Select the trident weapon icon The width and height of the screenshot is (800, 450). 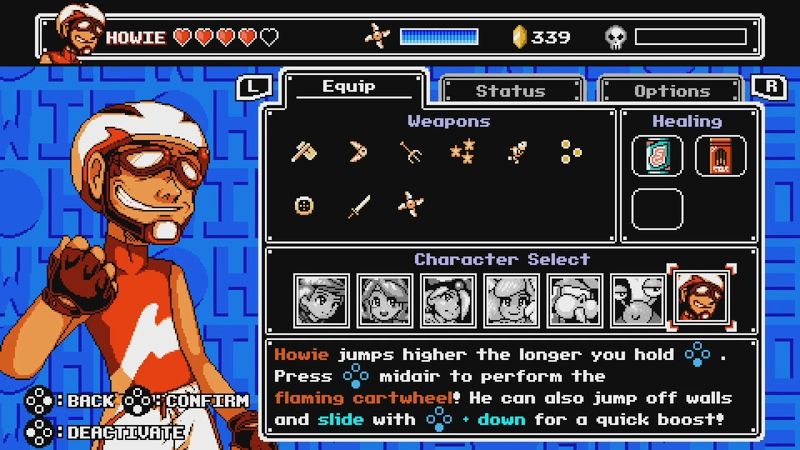point(410,152)
